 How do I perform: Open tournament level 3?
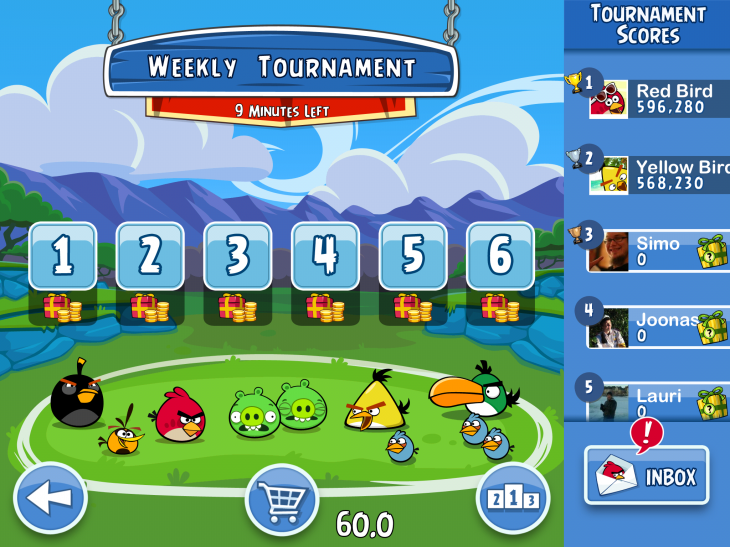point(237,256)
